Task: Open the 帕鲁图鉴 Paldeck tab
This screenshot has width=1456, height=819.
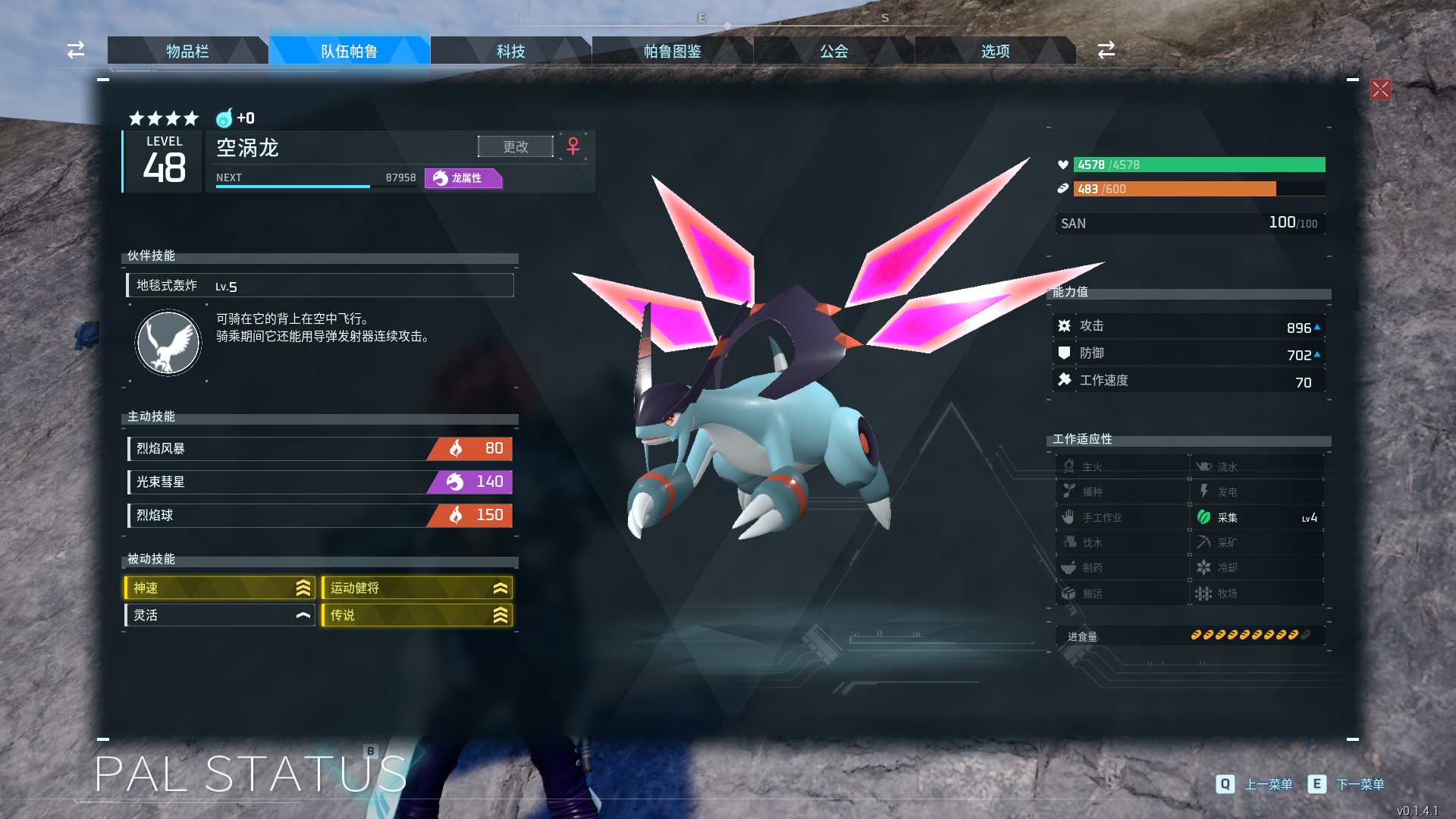Action: 672,51
